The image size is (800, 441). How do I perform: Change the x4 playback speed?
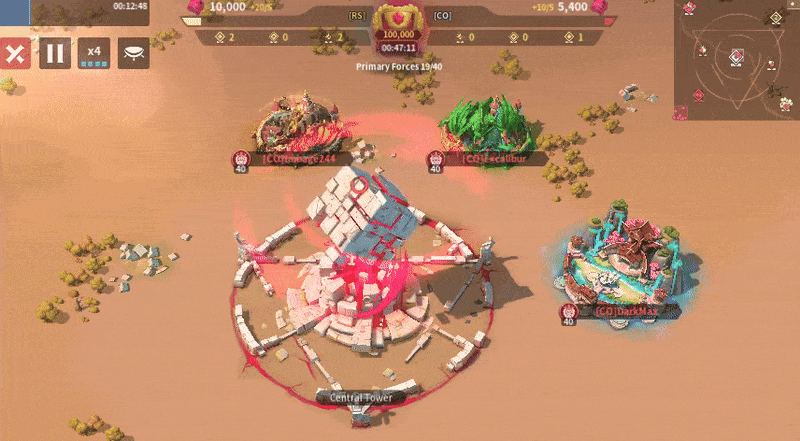tap(94, 53)
